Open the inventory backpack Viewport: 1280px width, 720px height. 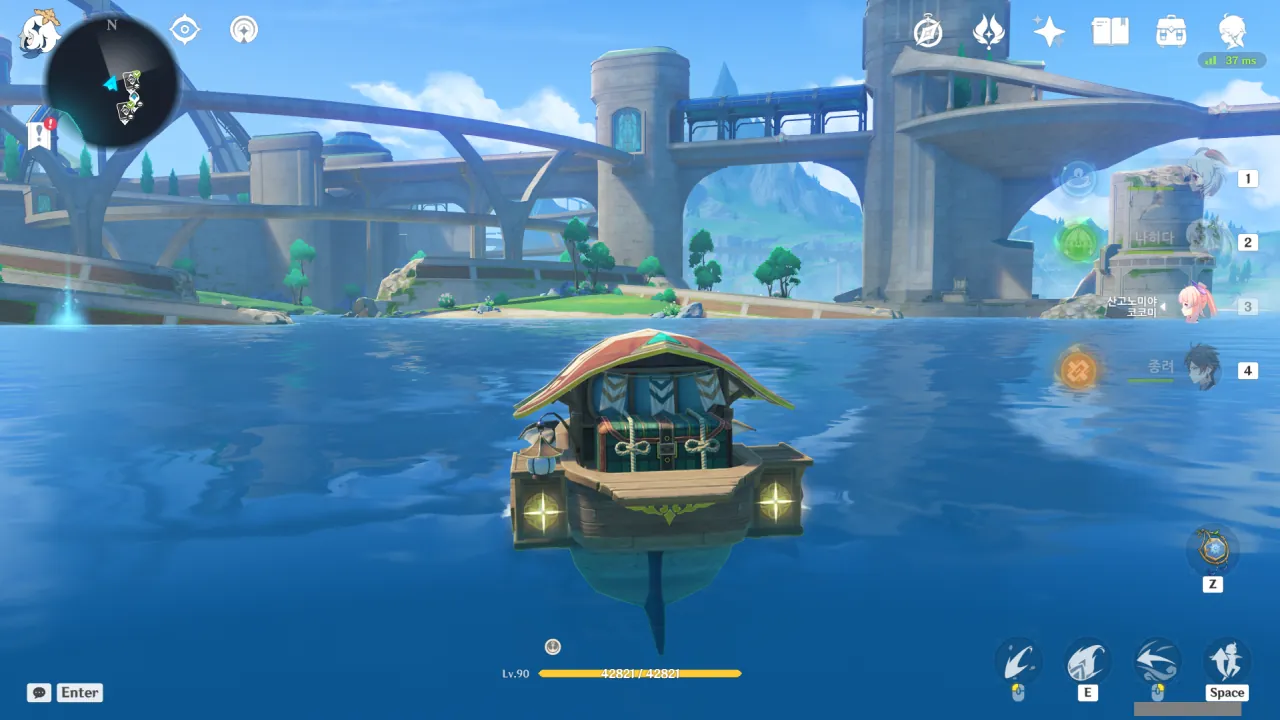click(x=1171, y=32)
